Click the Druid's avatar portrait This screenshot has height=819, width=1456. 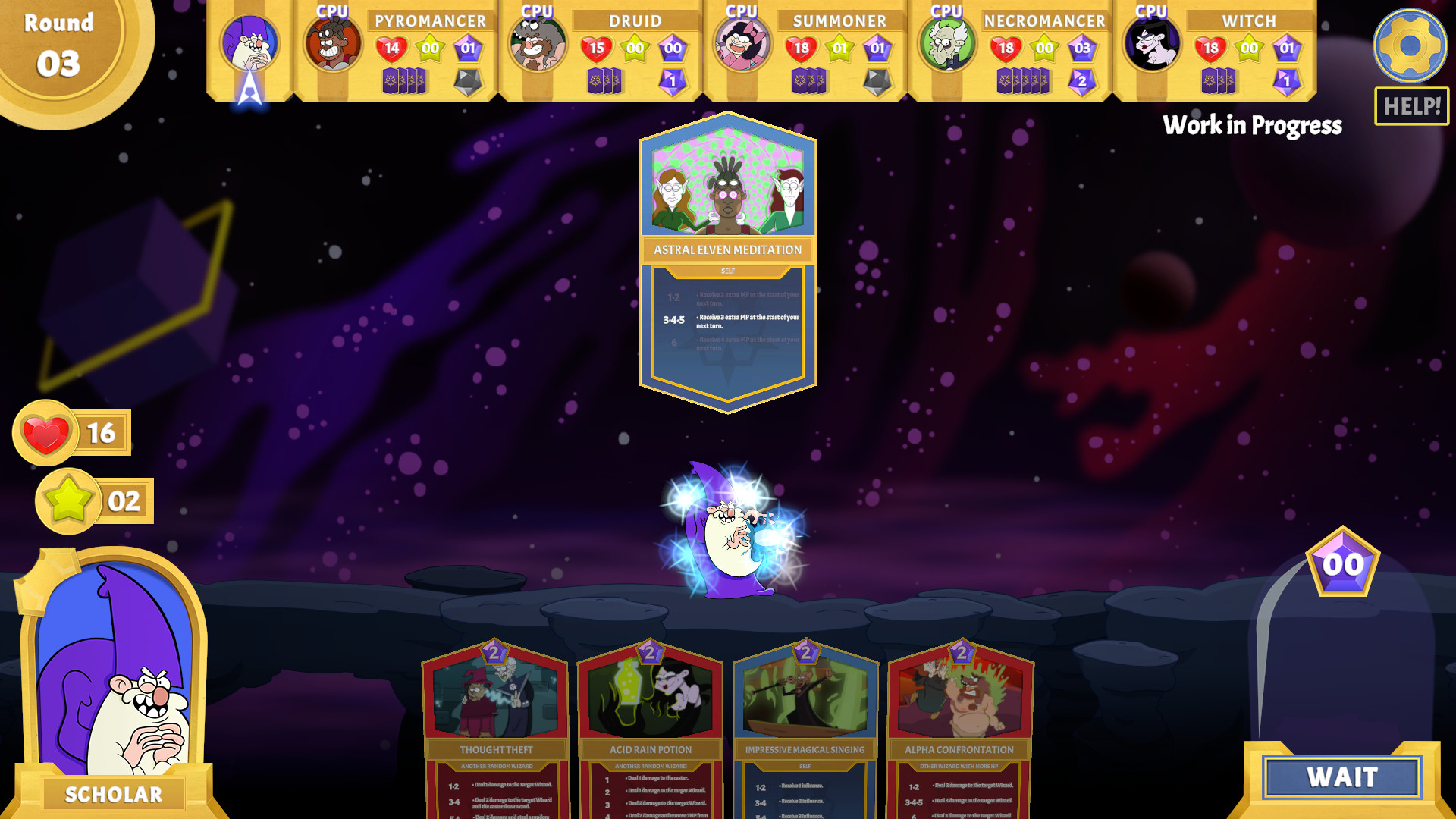(538, 45)
